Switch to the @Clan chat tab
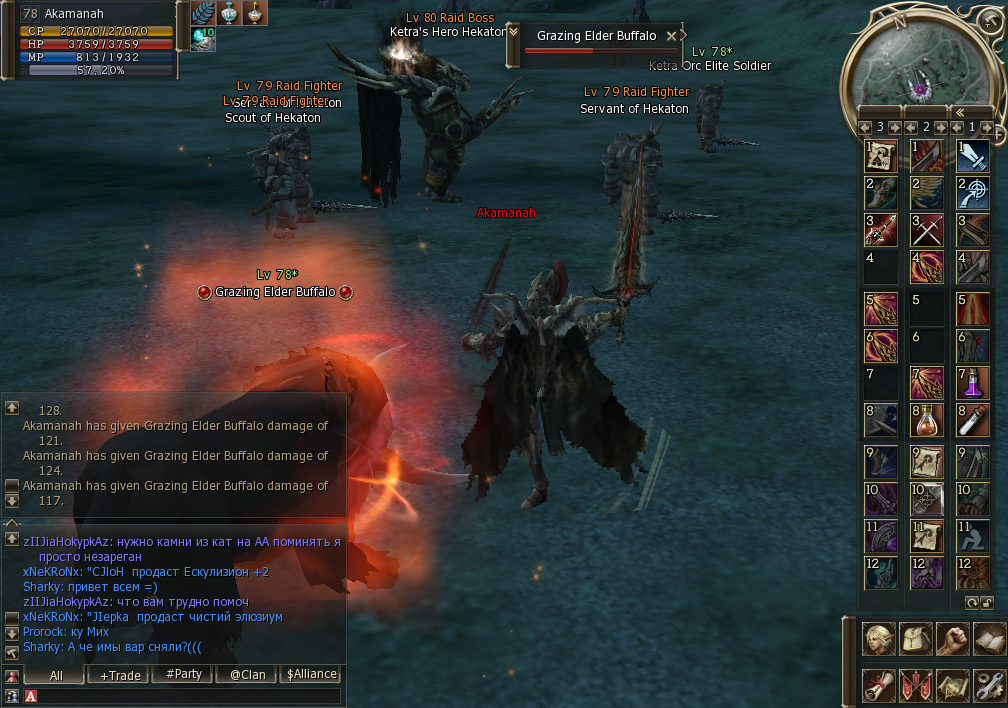This screenshot has height=708, width=1008. tap(248, 675)
